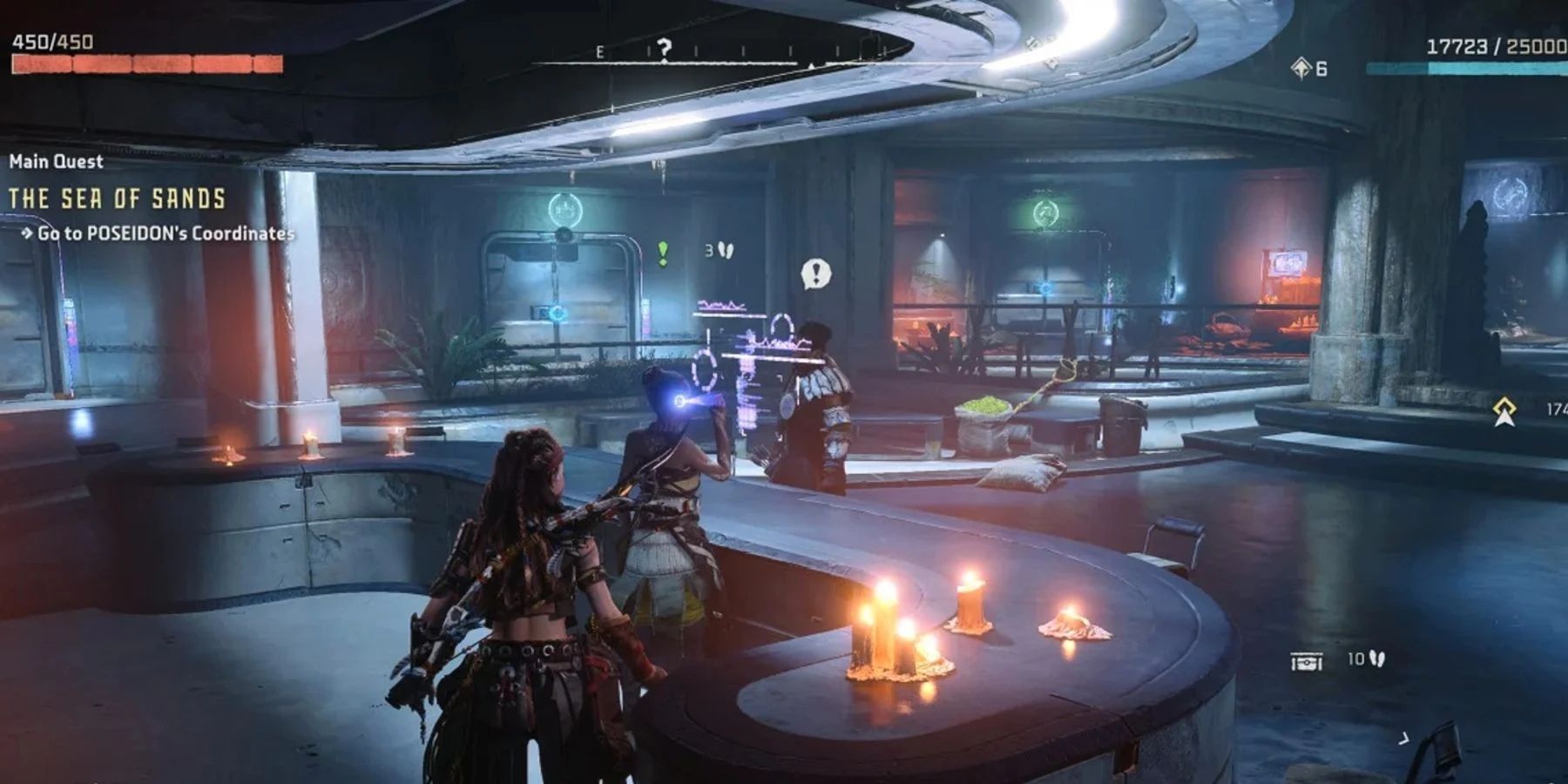The height and width of the screenshot is (784, 1568).
Task: Select the stash chest icon marker
Action: coord(1306,663)
